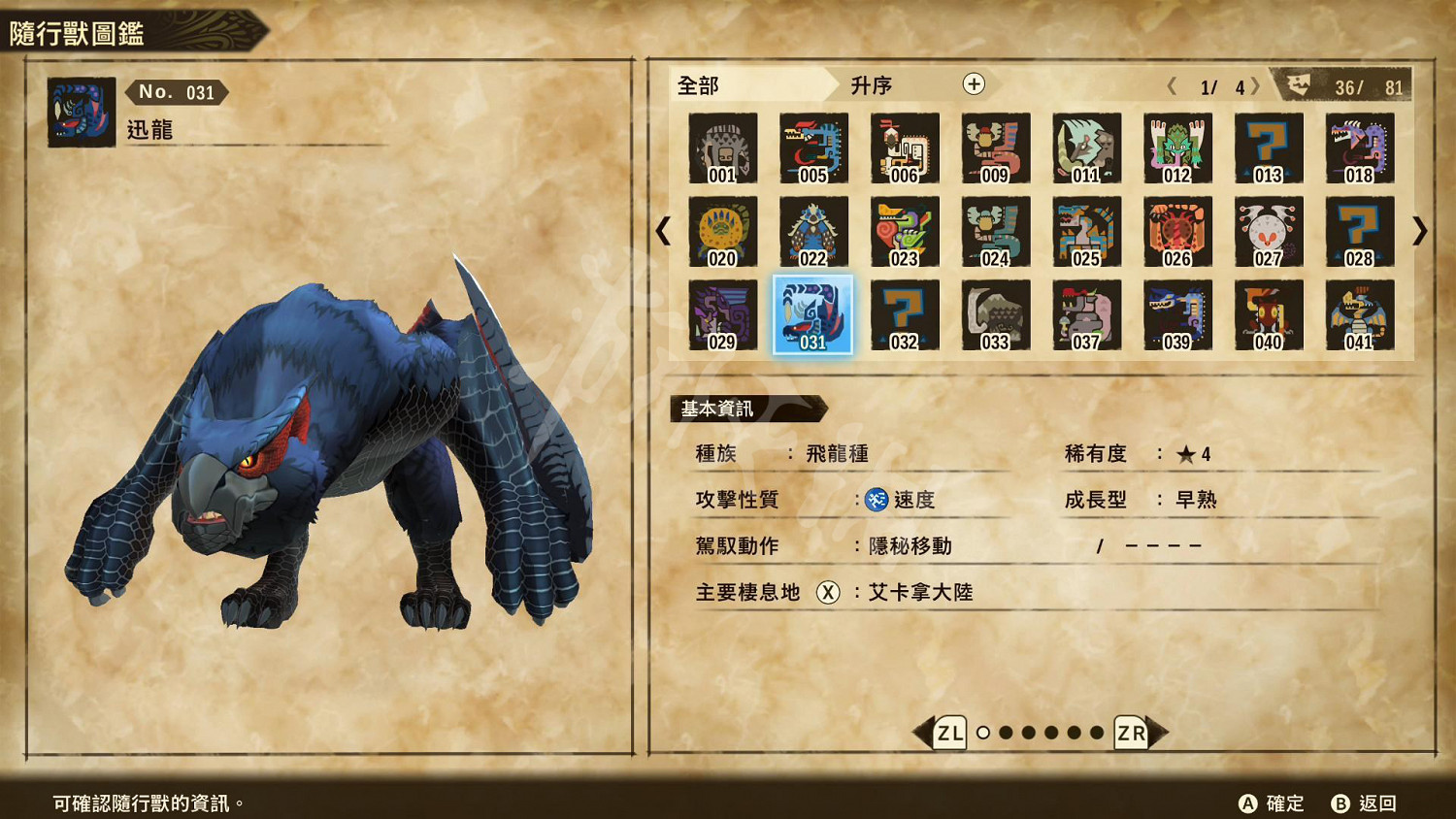Go back a page with left arrow

[x=663, y=233]
